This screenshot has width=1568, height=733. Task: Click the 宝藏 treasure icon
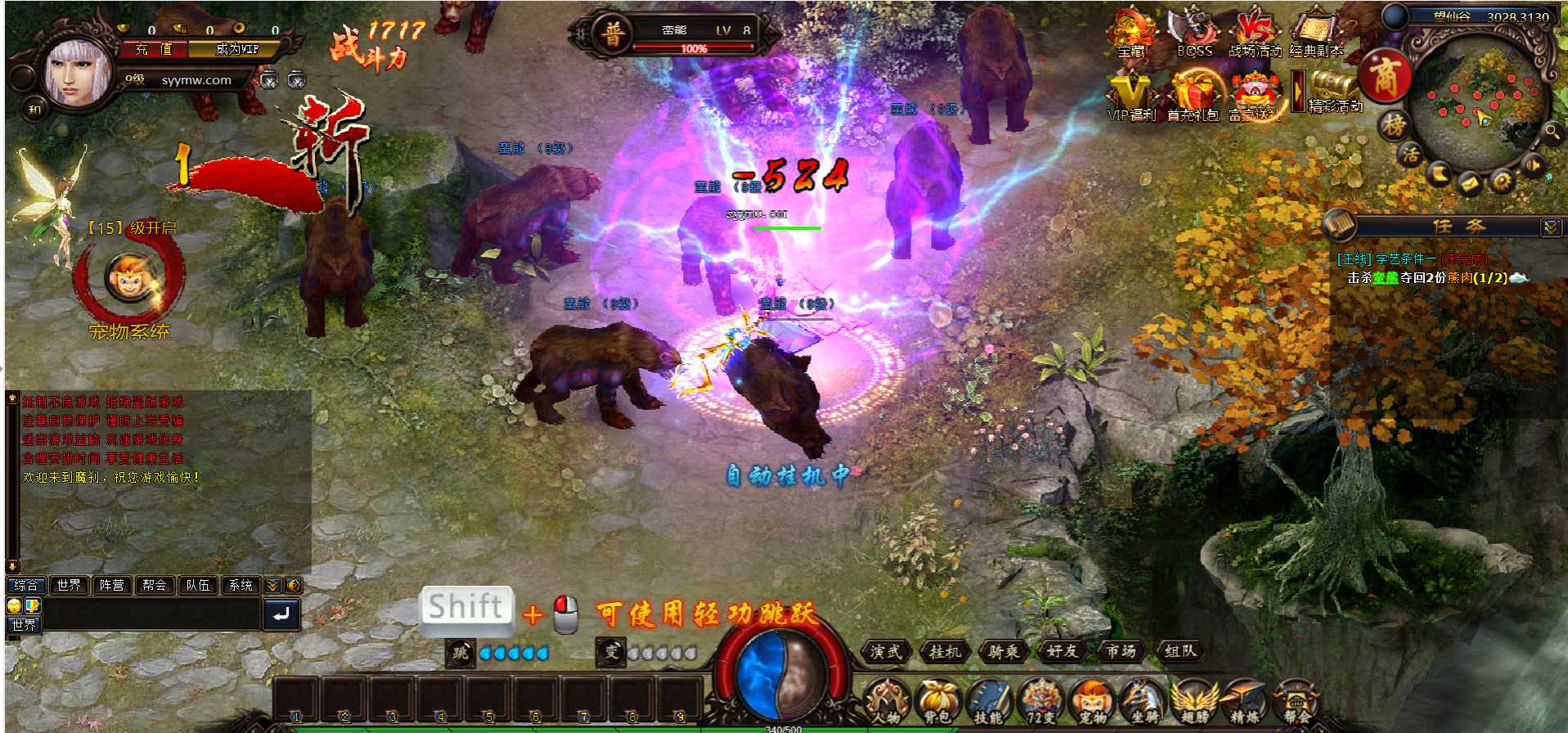[1131, 29]
